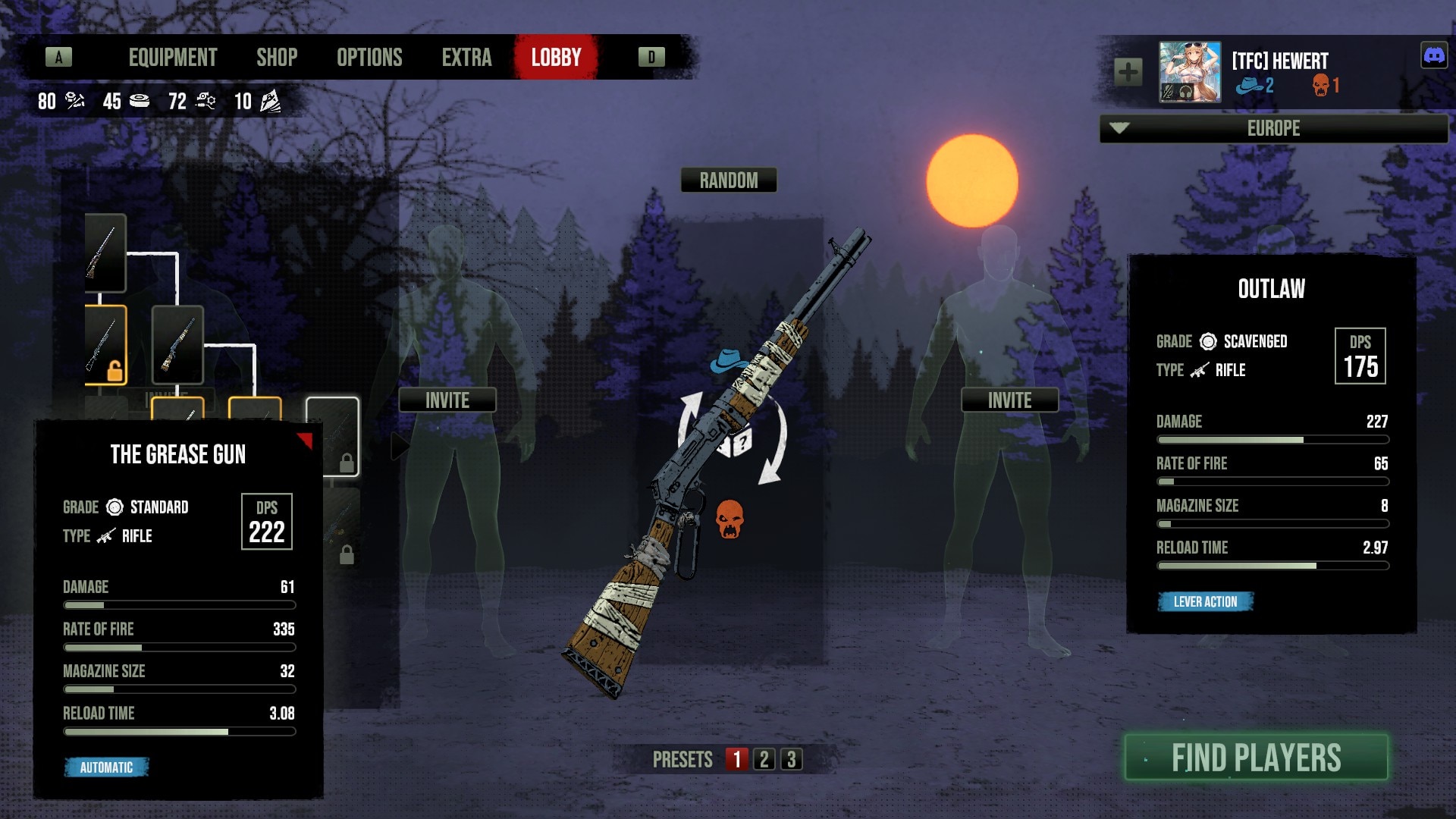Viewport: 1456px width, 819px height.
Task: View the [TFC] Hewert player avatar
Action: [x=1190, y=73]
